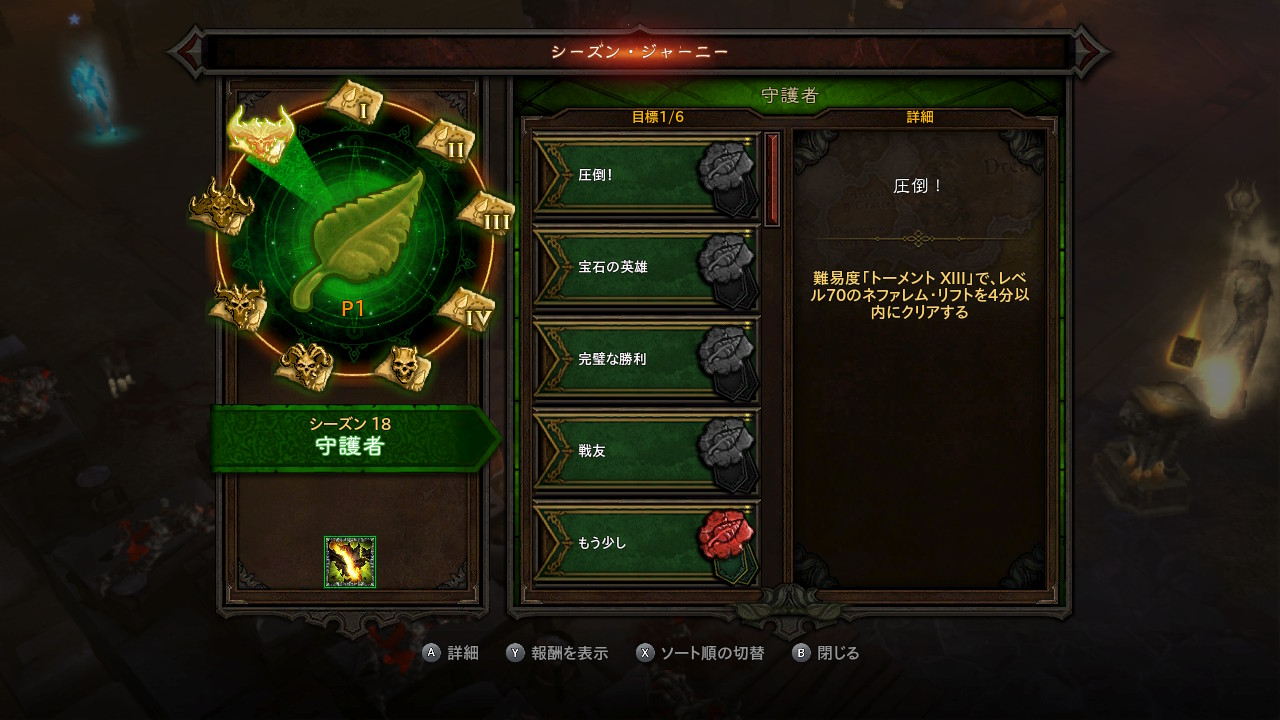The height and width of the screenshot is (720, 1280).
Task: Pick the もう少し objective entry
Action: point(646,543)
